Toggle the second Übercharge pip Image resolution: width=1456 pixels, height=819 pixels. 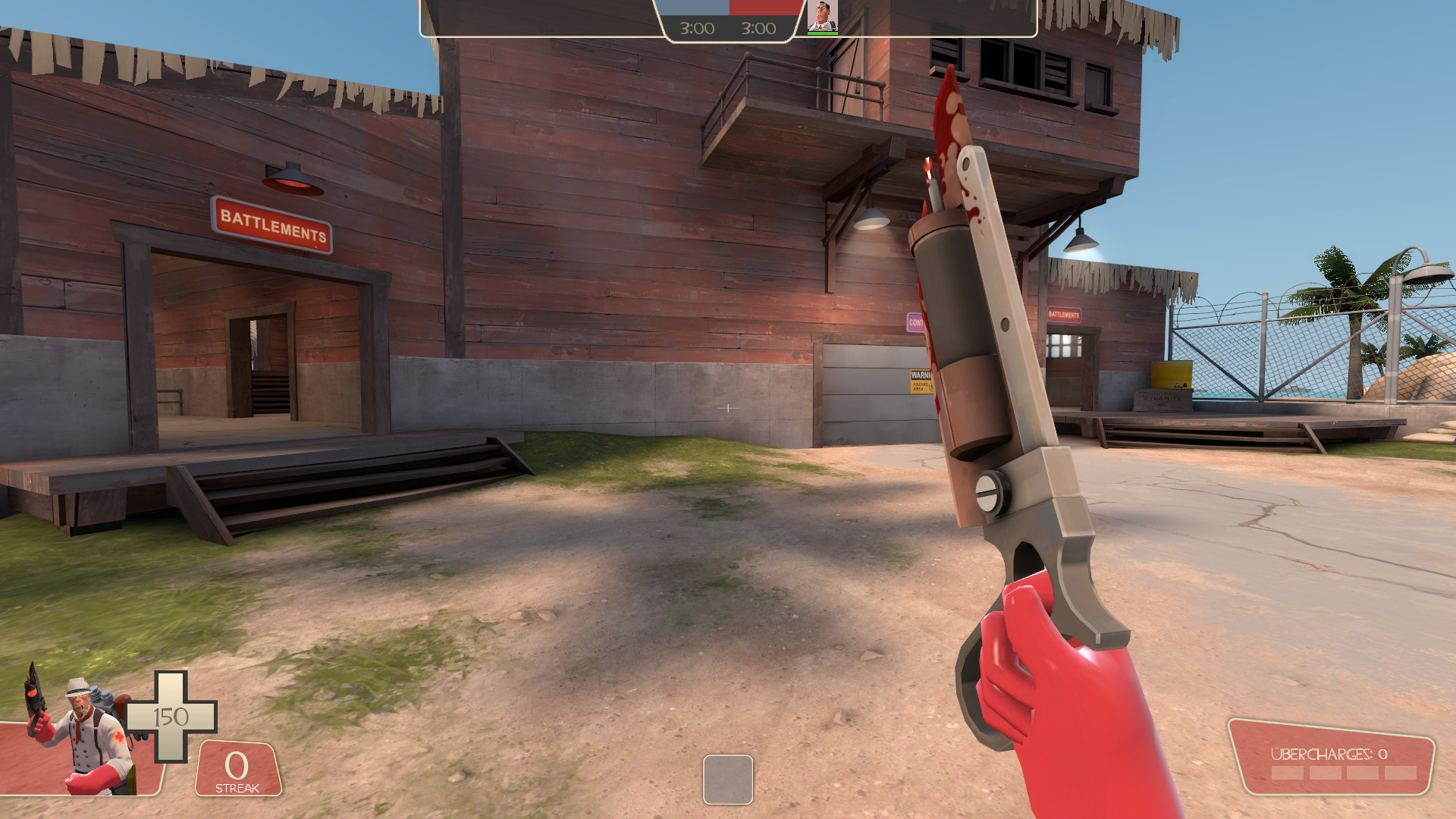[x=1326, y=772]
